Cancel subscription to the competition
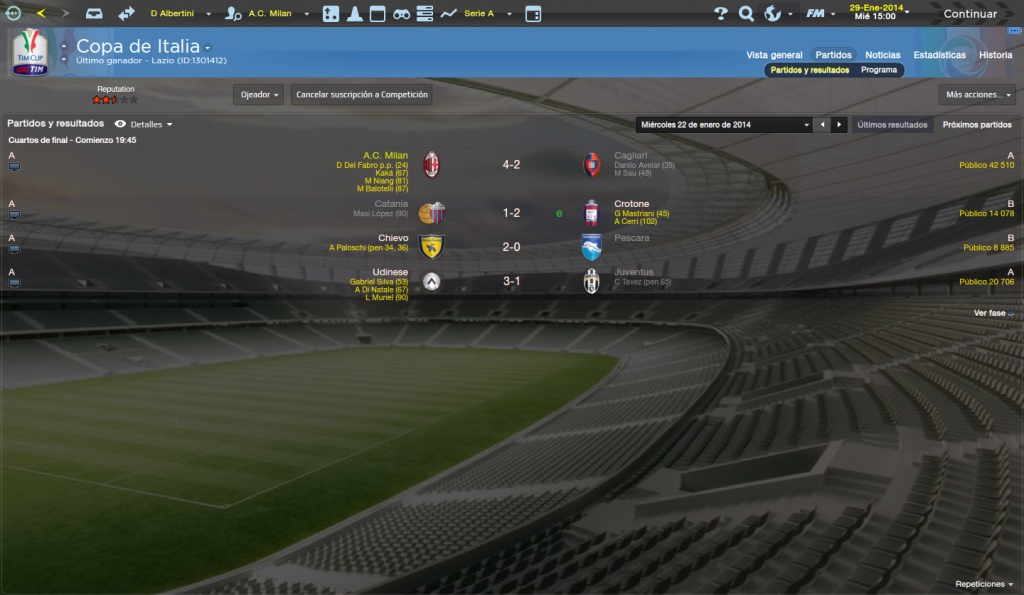1024x595 pixels. tap(362, 95)
